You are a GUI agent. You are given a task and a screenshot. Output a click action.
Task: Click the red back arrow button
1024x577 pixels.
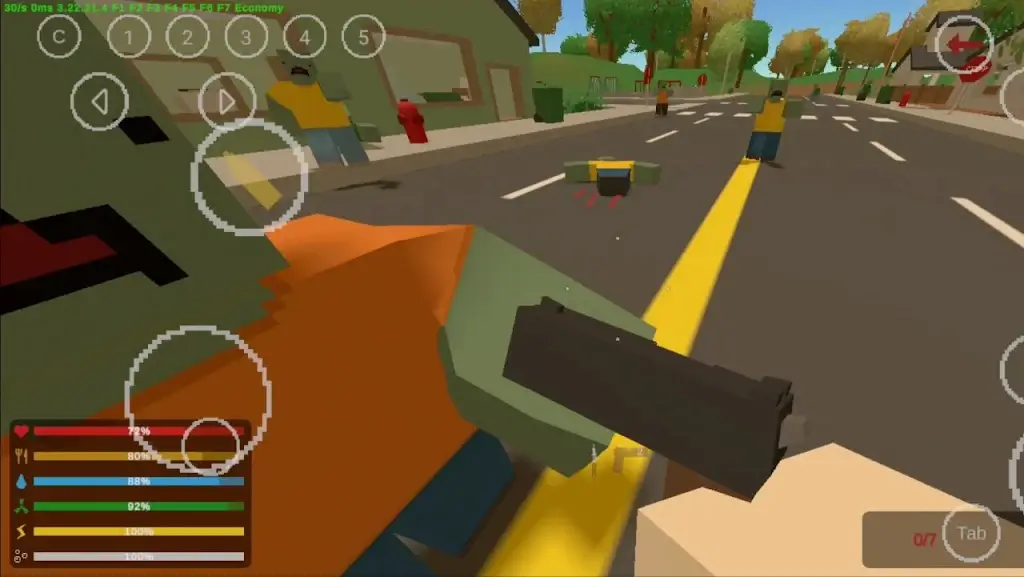point(964,44)
